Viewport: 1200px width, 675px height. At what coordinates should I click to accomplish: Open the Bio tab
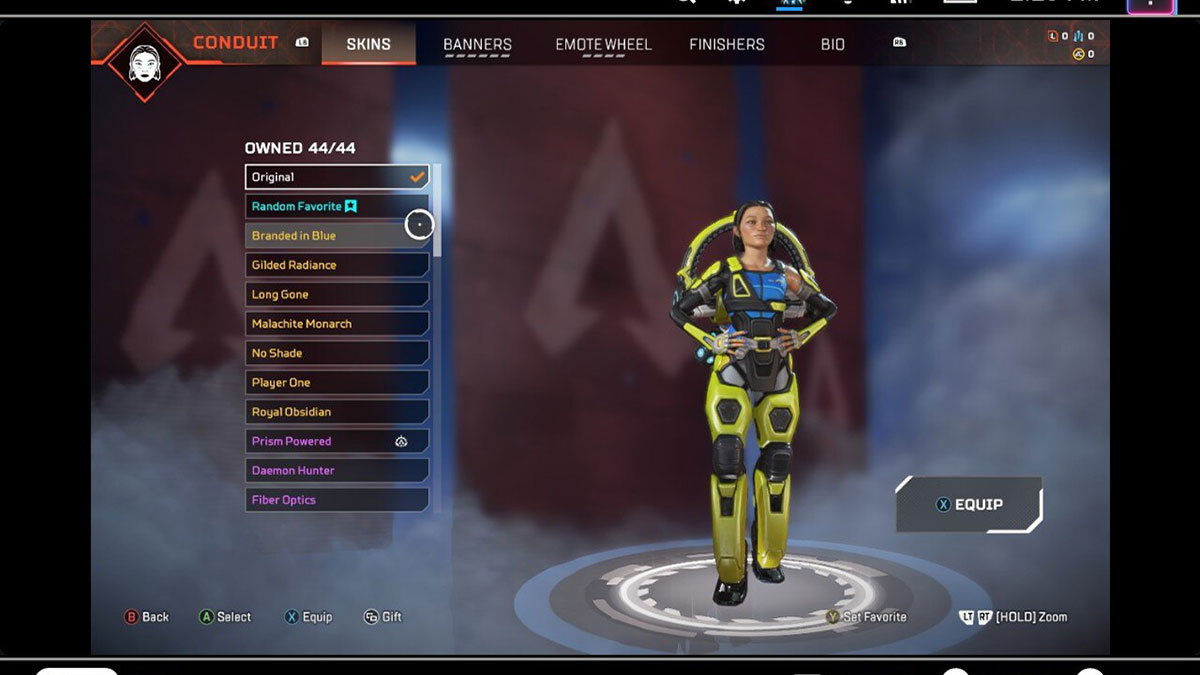(832, 45)
